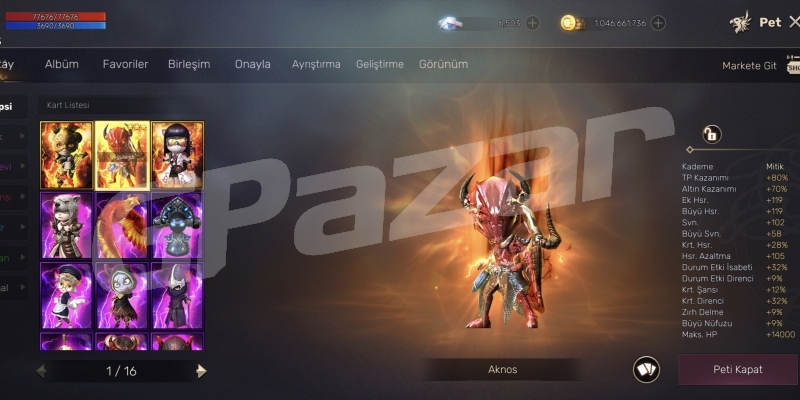This screenshot has width=800, height=400.
Task: Close the Pet window
Action: point(793,21)
